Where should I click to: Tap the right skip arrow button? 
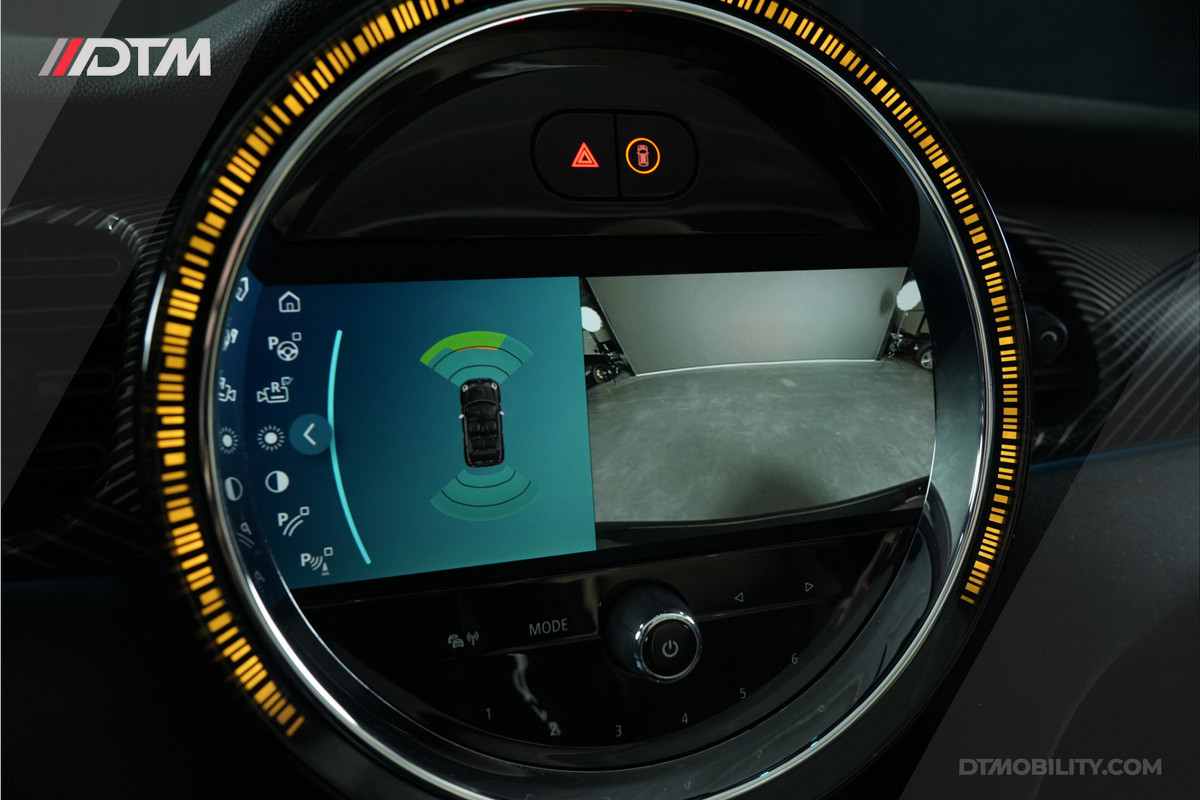click(808, 587)
